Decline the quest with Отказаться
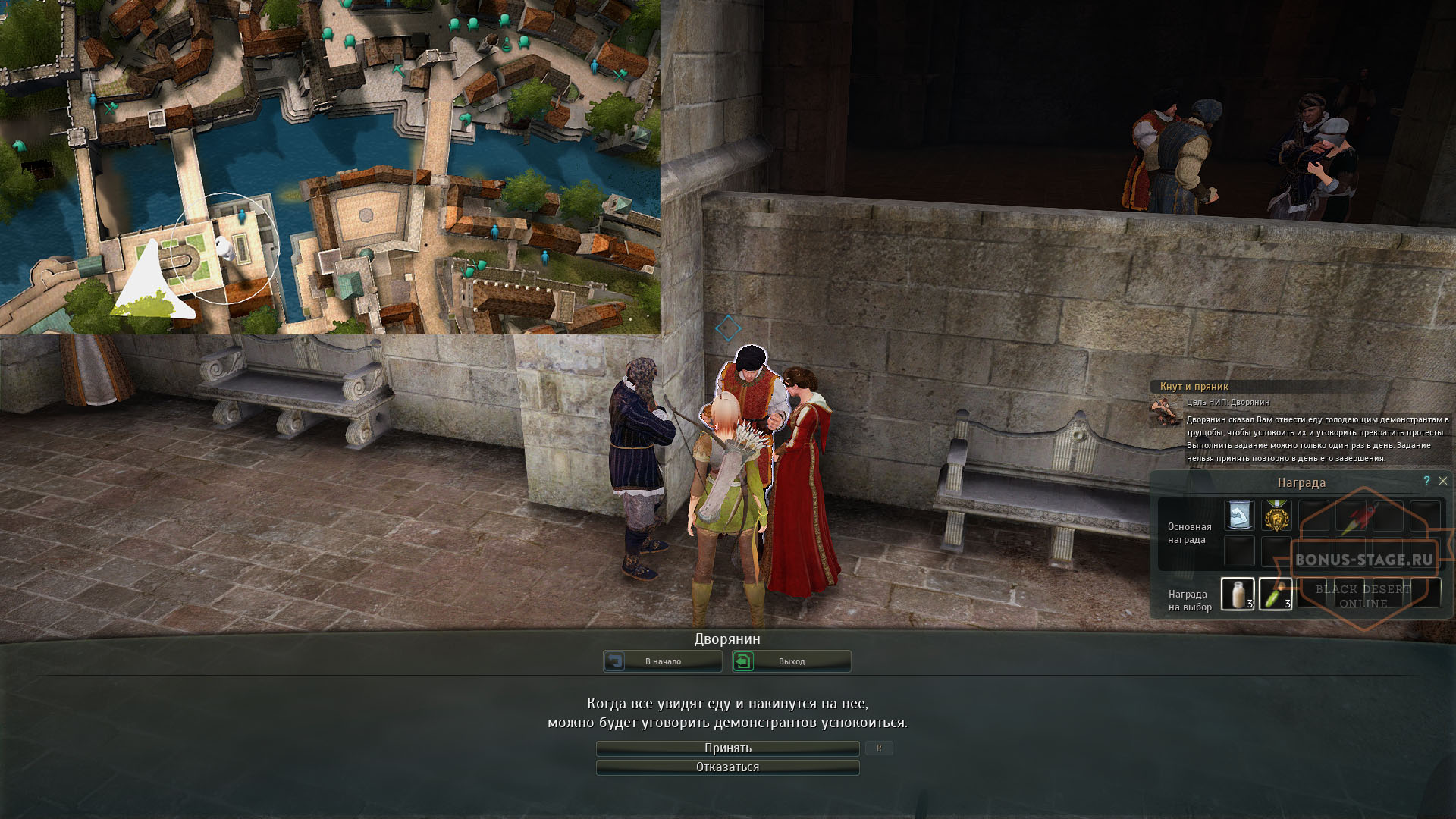Viewport: 1456px width, 819px height. point(727,767)
